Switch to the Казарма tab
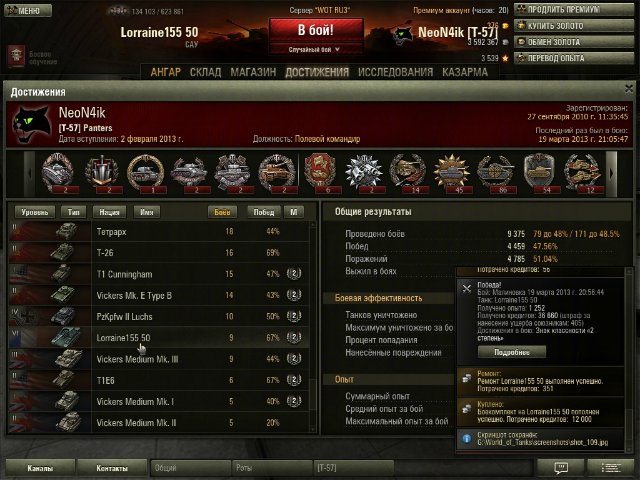The height and width of the screenshot is (480, 640). click(437, 73)
